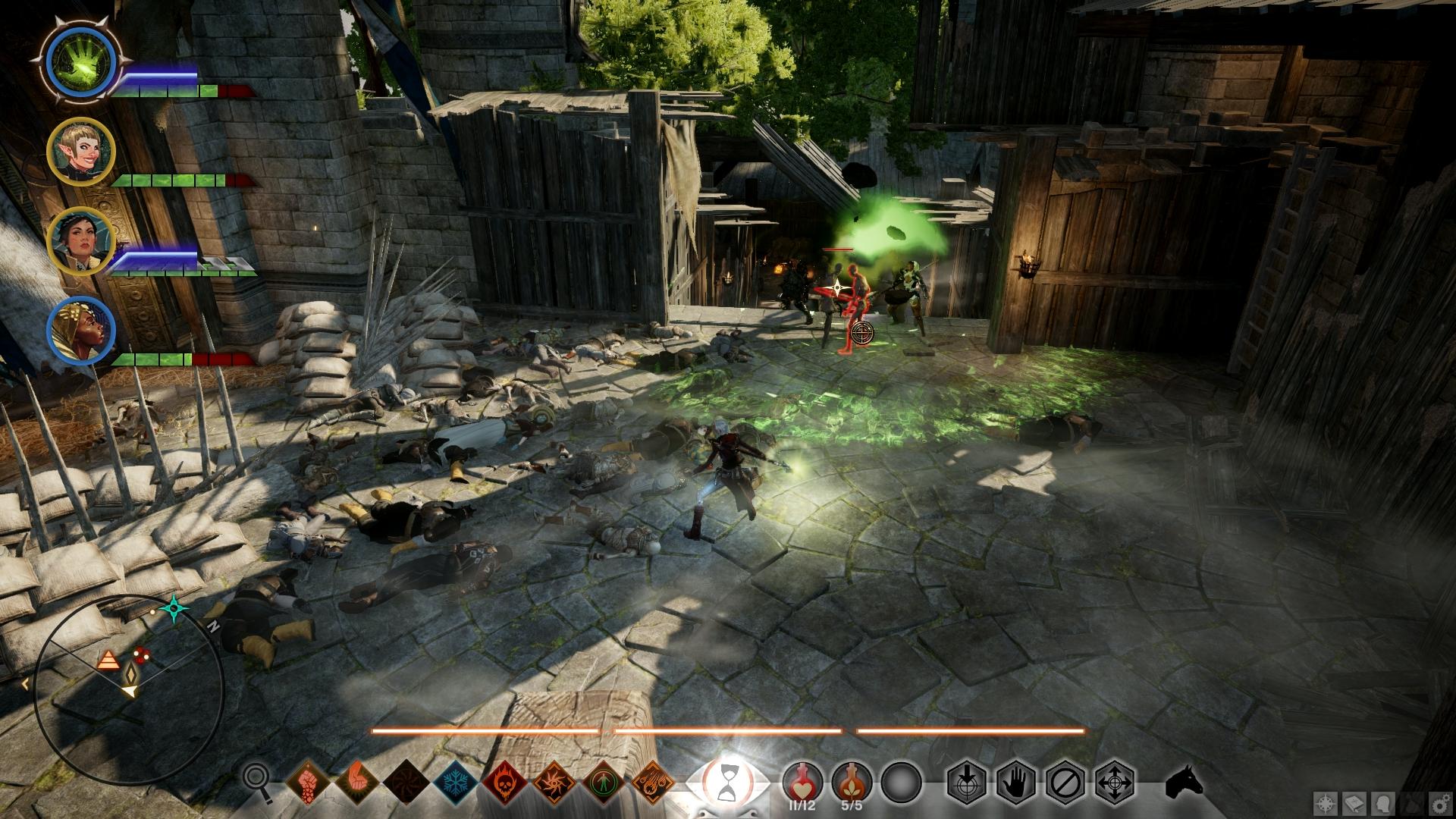1456x819 pixels.
Task: Trigger the flaming skull ability
Action: pyautogui.click(x=505, y=782)
